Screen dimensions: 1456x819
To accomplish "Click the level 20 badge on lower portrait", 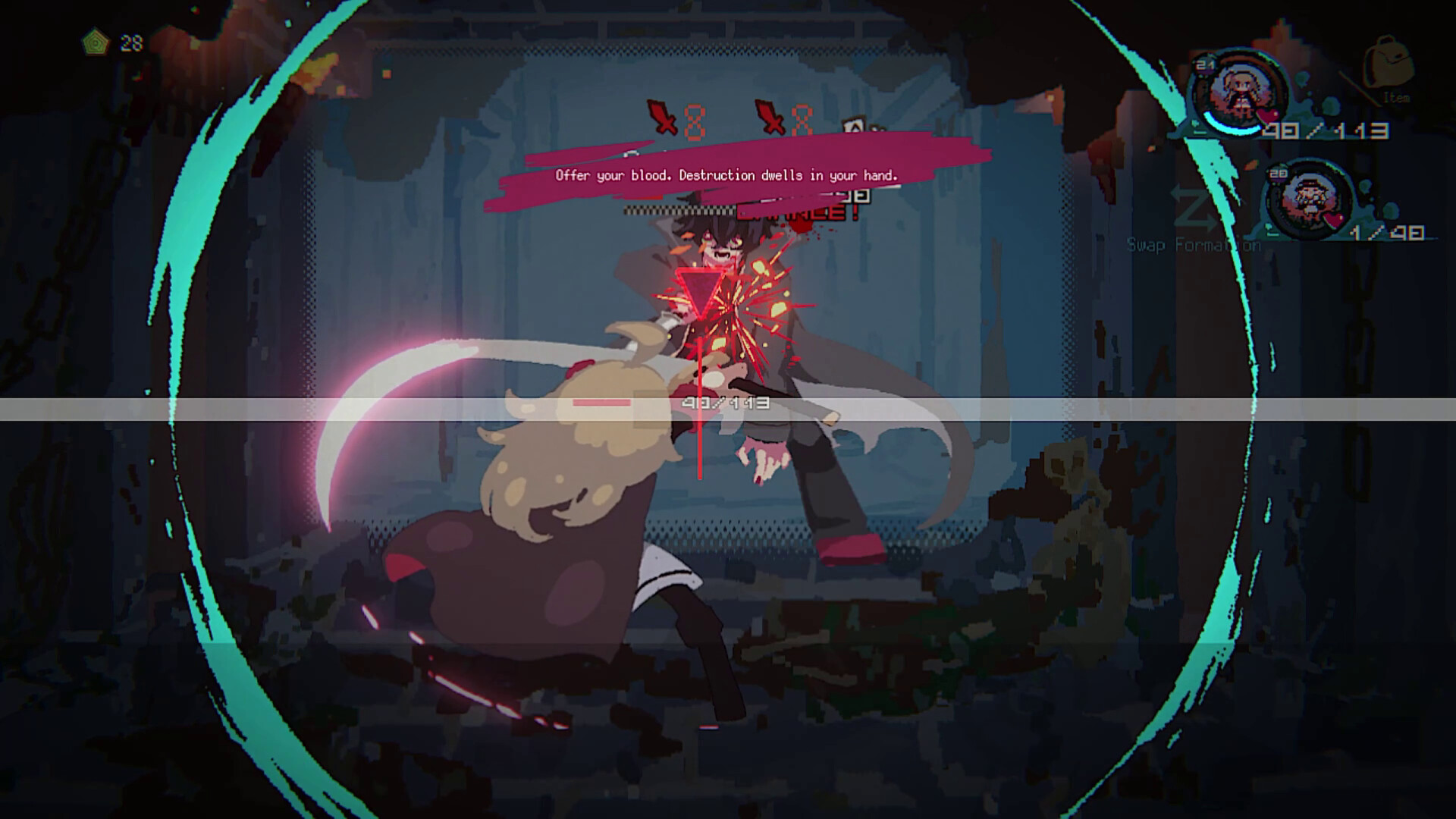I will 1278,173.
